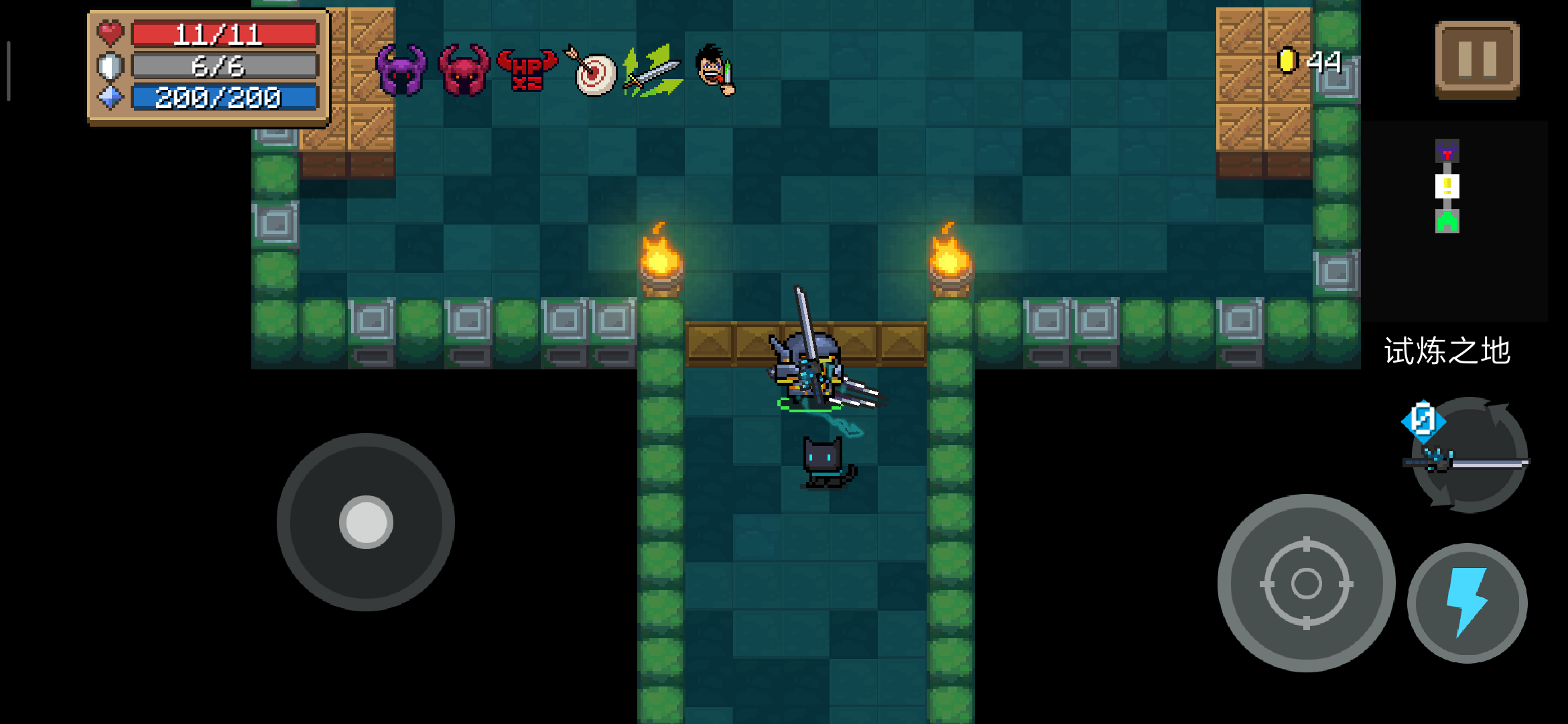Inspect the red HP buff icon
1568x724 pixels.
pos(527,70)
